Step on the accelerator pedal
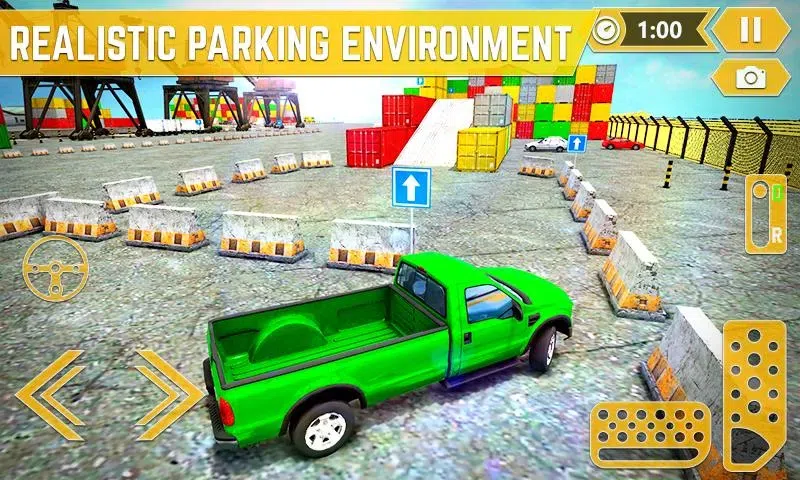Viewport: 800px width, 480px height. [755, 395]
